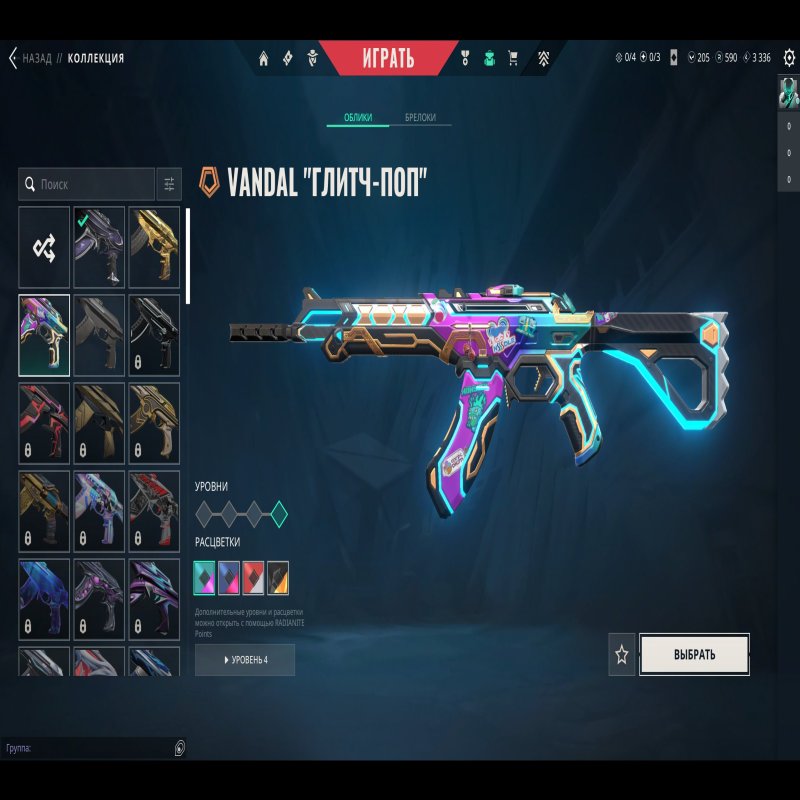The image size is (800, 800).
Task: Select the ОБЛИКИ tab
Action: pyautogui.click(x=358, y=118)
